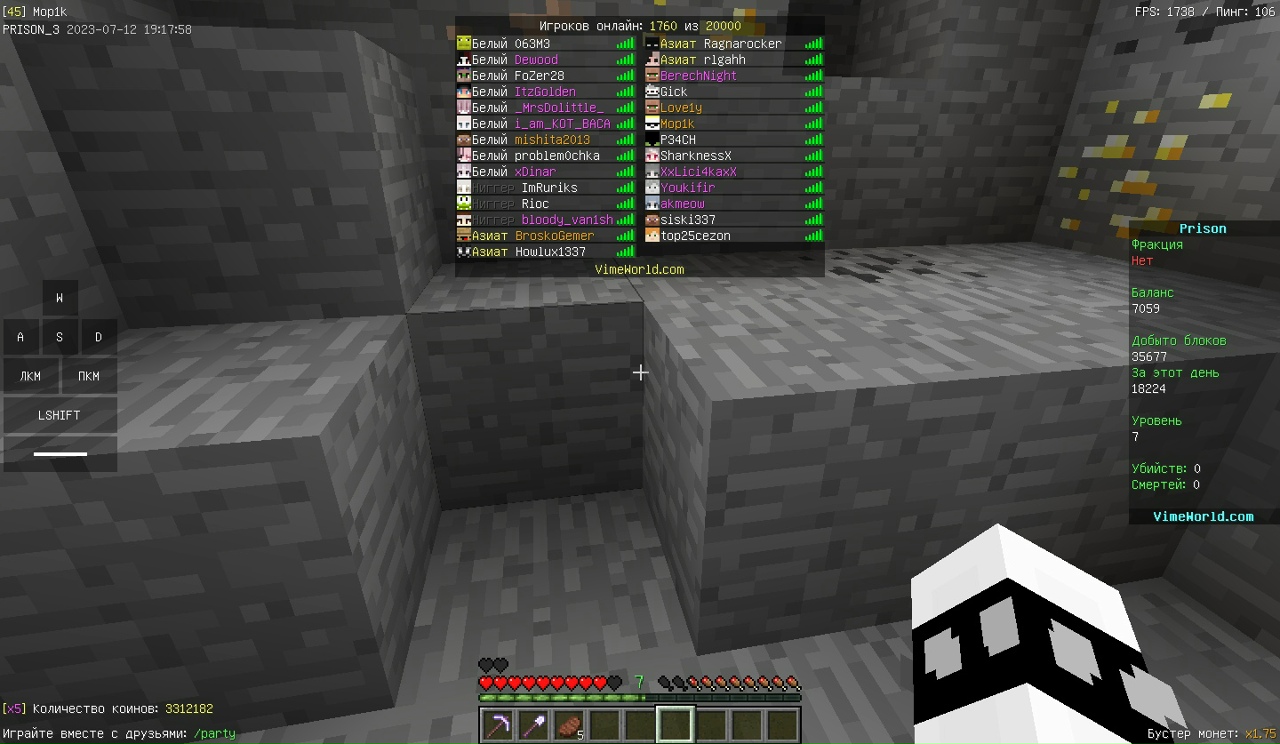This screenshot has height=744, width=1280.
Task: Select the currently highlighted empty hotbar slot
Action: (x=675, y=722)
